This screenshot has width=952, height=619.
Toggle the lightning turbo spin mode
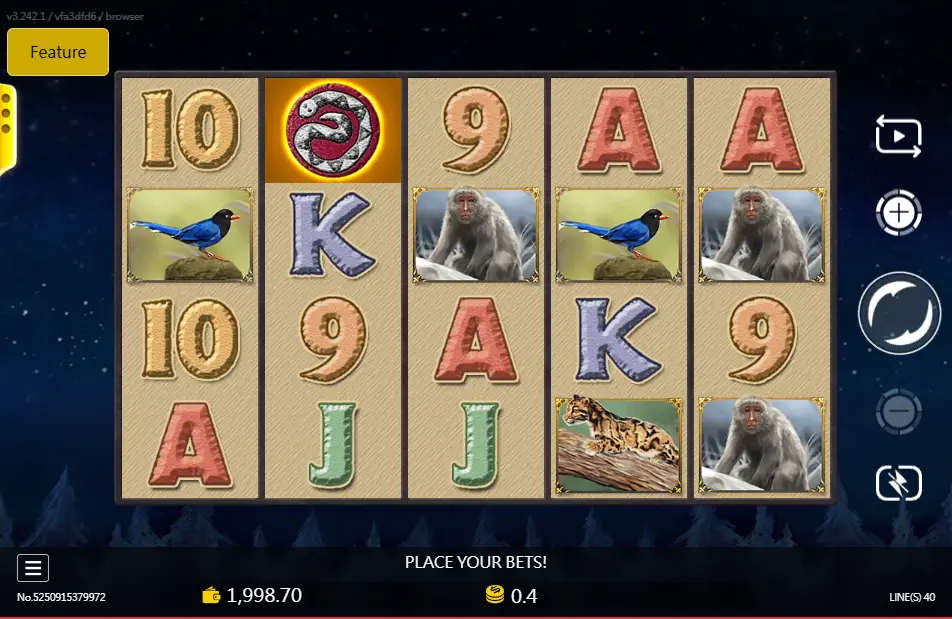point(898,483)
